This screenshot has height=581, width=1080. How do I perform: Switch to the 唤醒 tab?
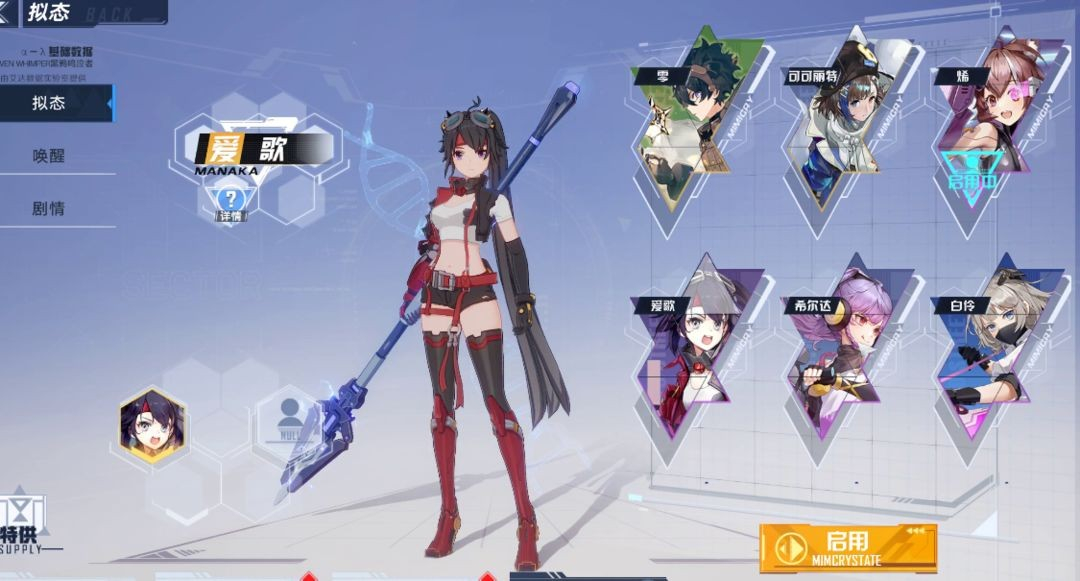pos(50,157)
